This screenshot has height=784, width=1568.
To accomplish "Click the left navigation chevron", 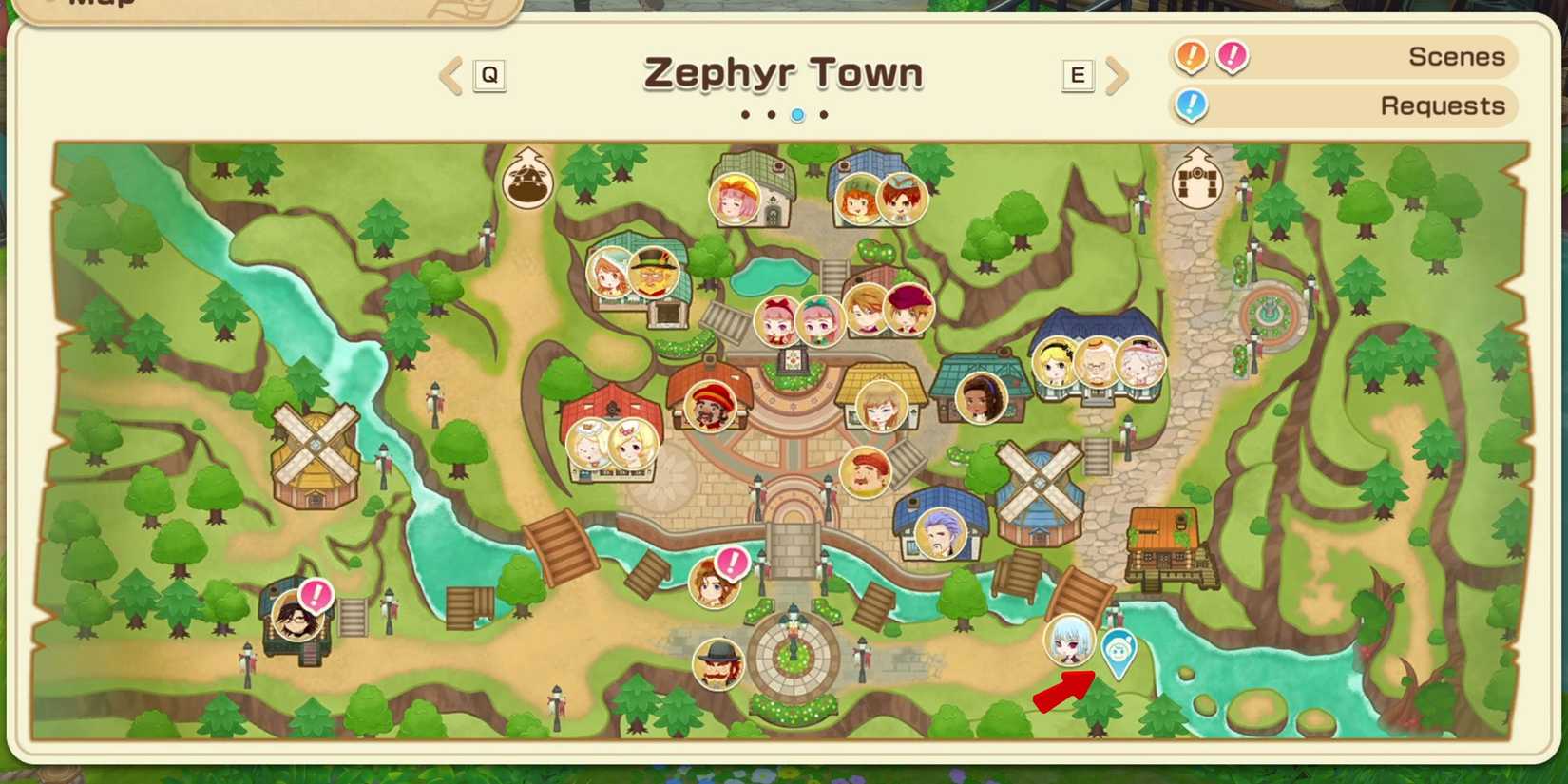I will click(448, 75).
